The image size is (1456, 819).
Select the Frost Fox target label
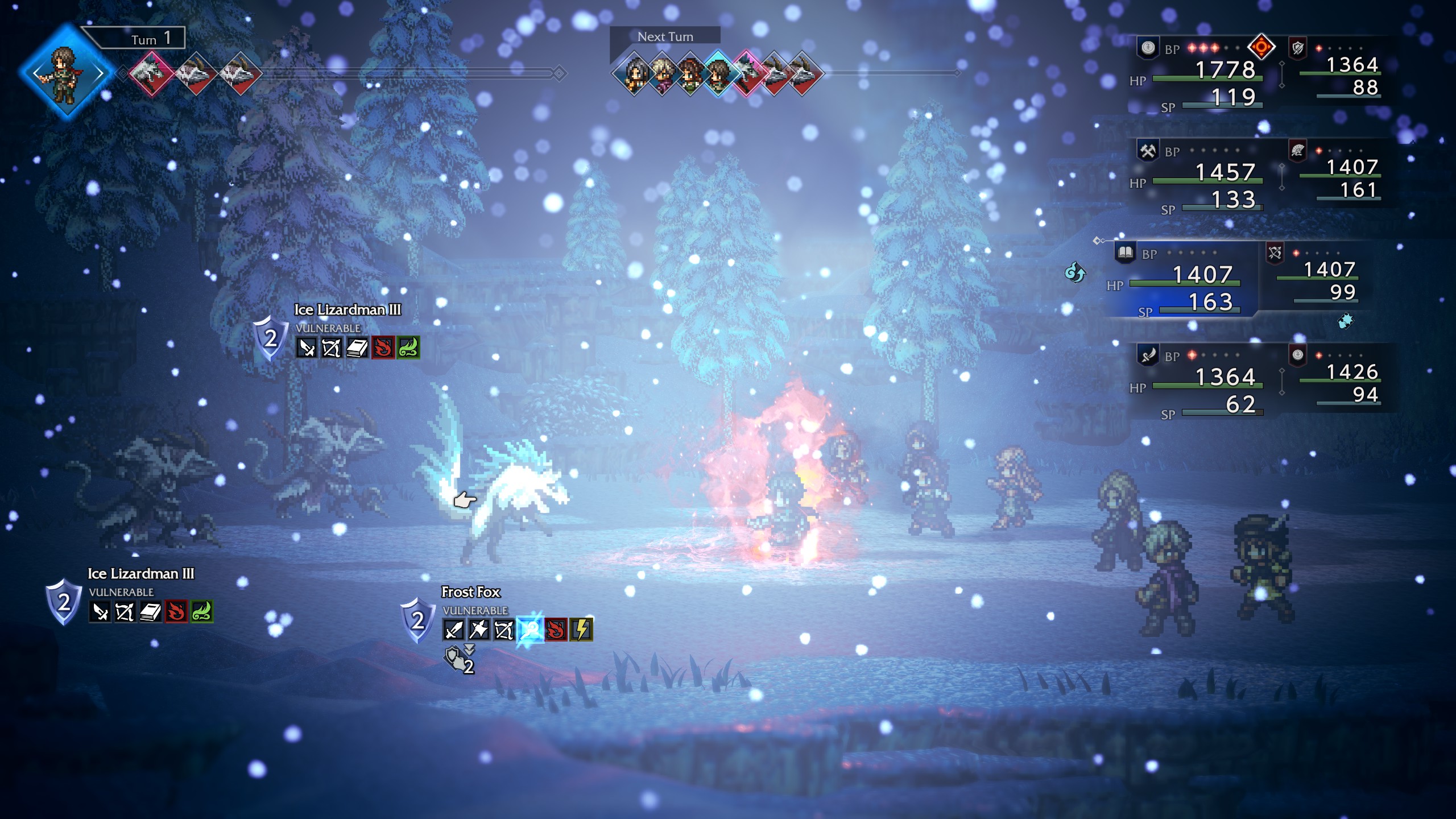coord(470,592)
